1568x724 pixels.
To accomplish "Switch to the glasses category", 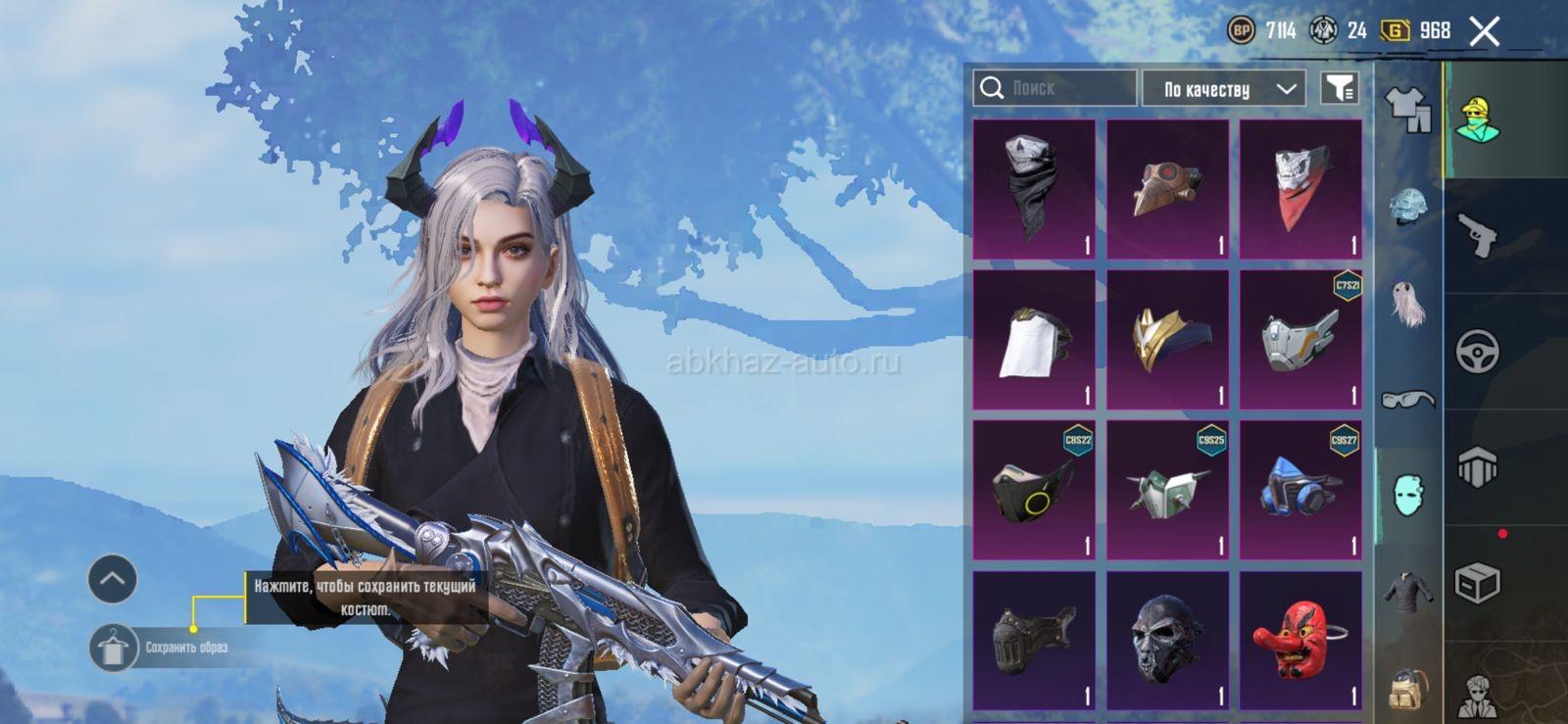I will pos(1407,398).
